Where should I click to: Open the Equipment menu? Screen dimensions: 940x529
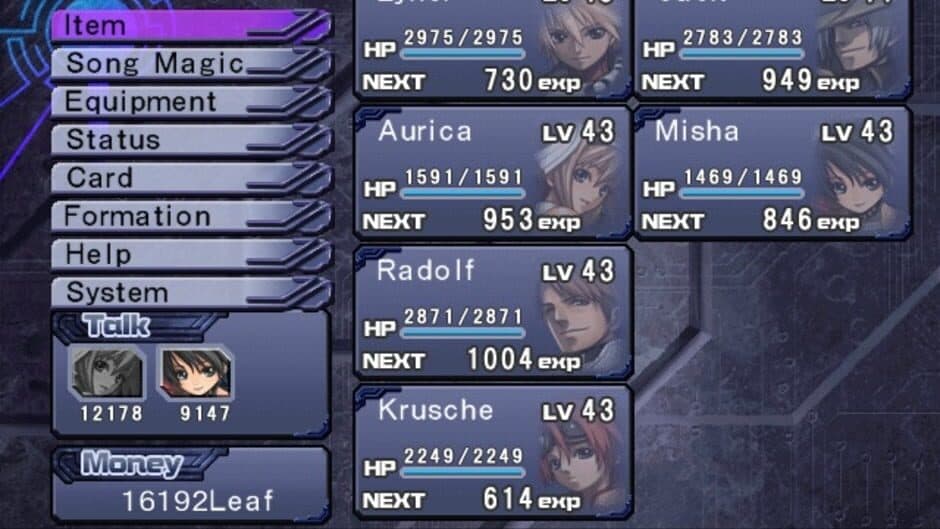click(190, 102)
